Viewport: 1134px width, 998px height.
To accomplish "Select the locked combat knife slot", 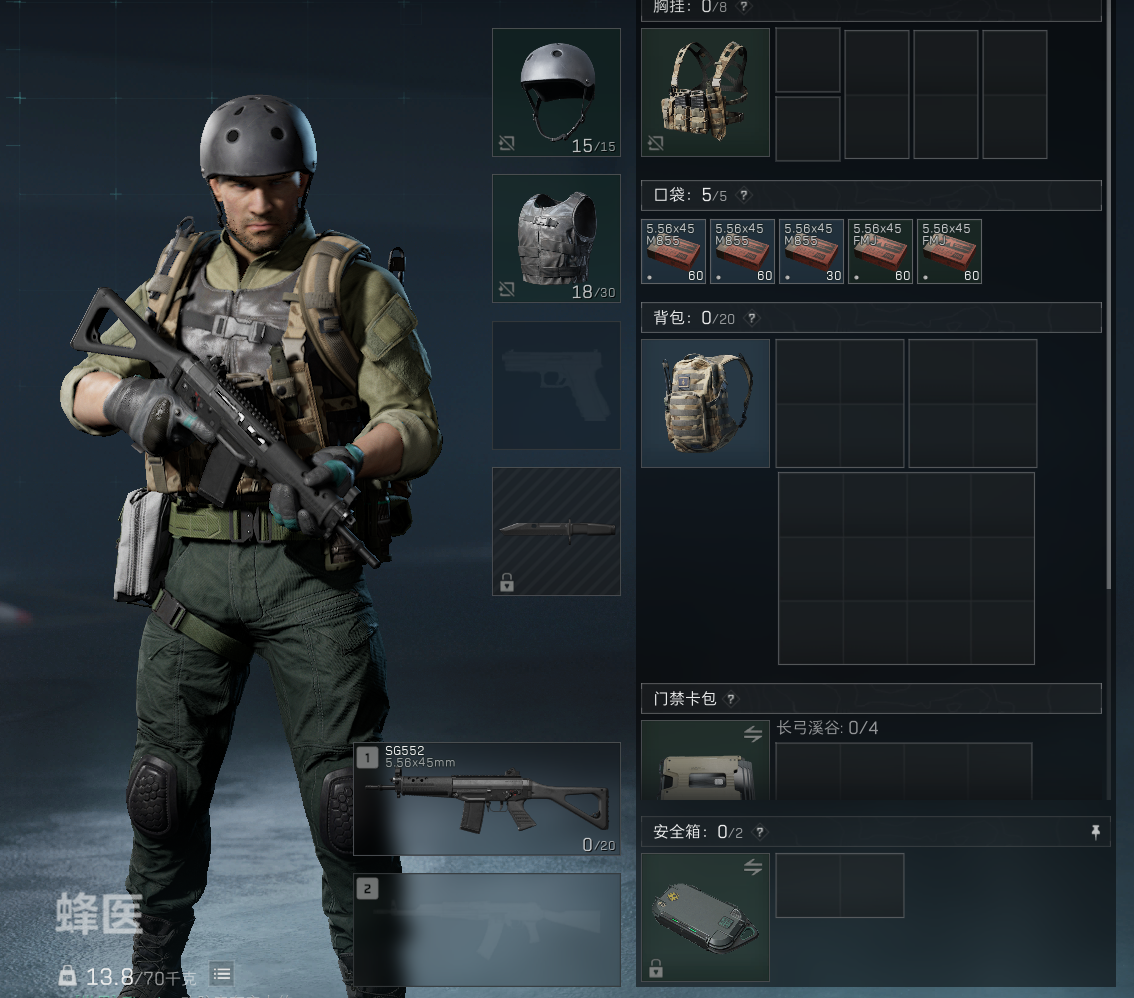I will 556,531.
